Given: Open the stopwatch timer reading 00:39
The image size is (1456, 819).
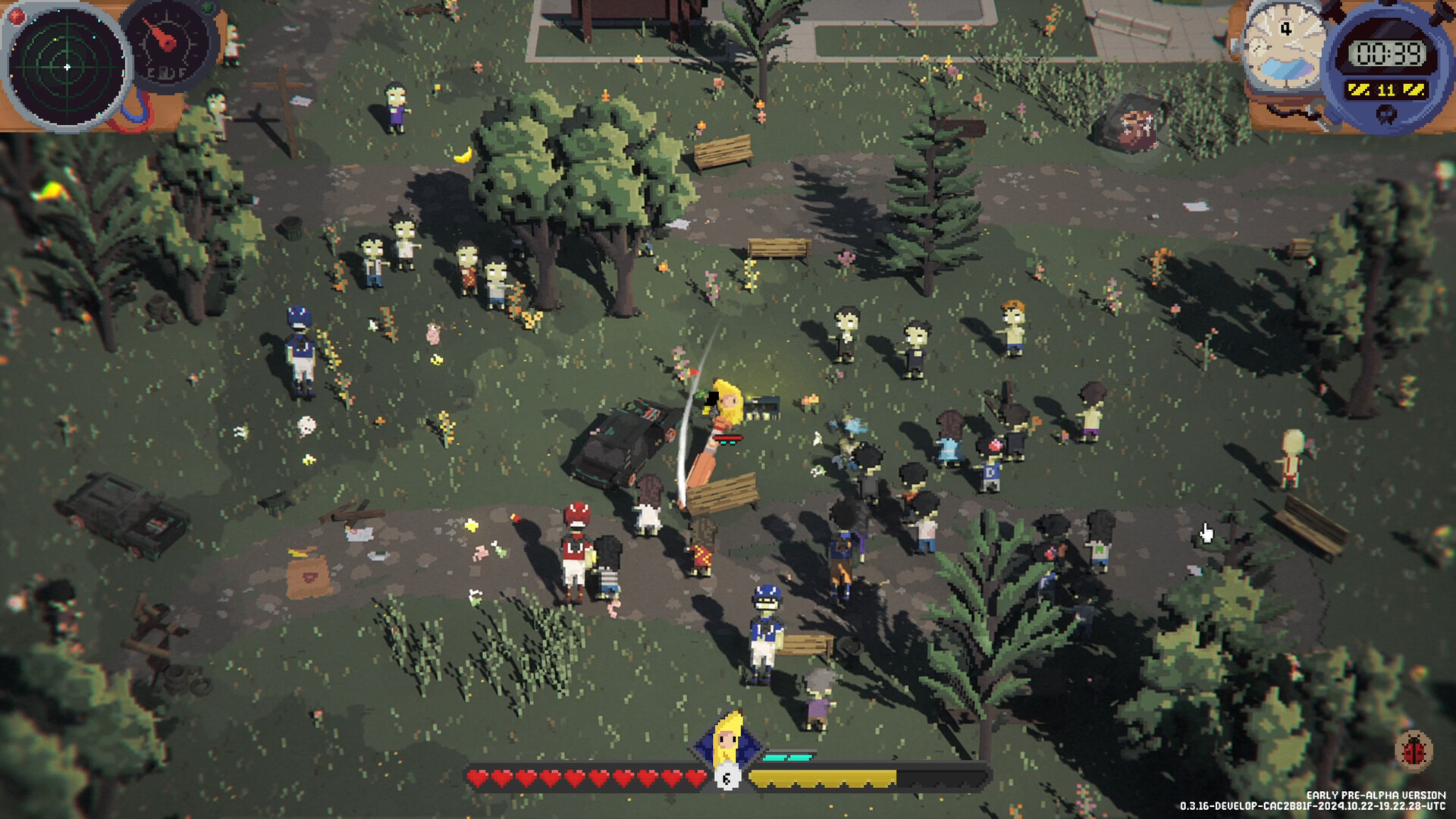Looking at the screenshot, I should (x=1388, y=53).
